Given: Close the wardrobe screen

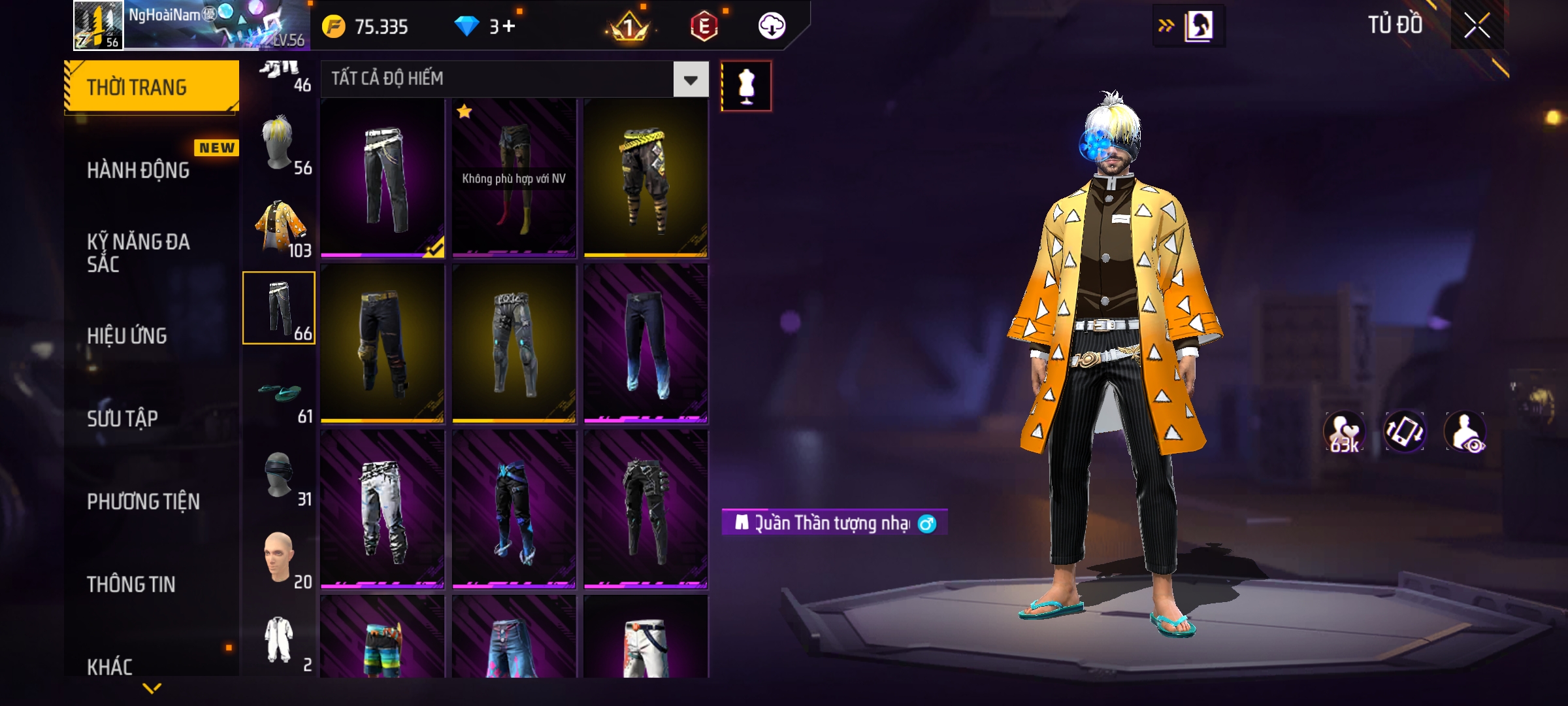Looking at the screenshot, I should 1477,26.
